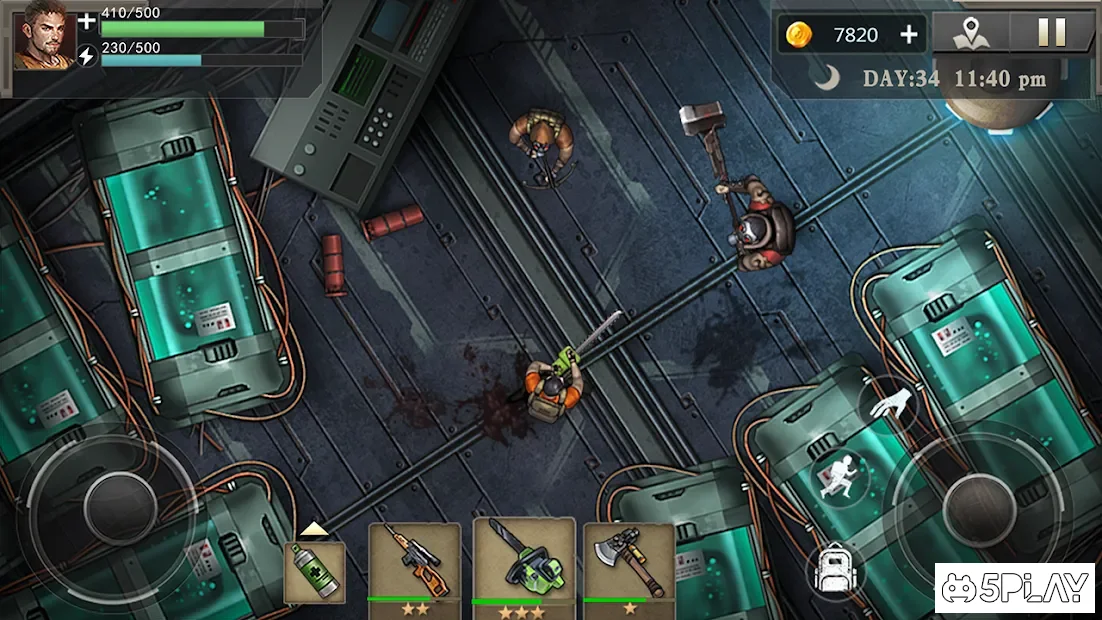1102x620 pixels.
Task: Use the green medkit spray item
Action: point(315,573)
